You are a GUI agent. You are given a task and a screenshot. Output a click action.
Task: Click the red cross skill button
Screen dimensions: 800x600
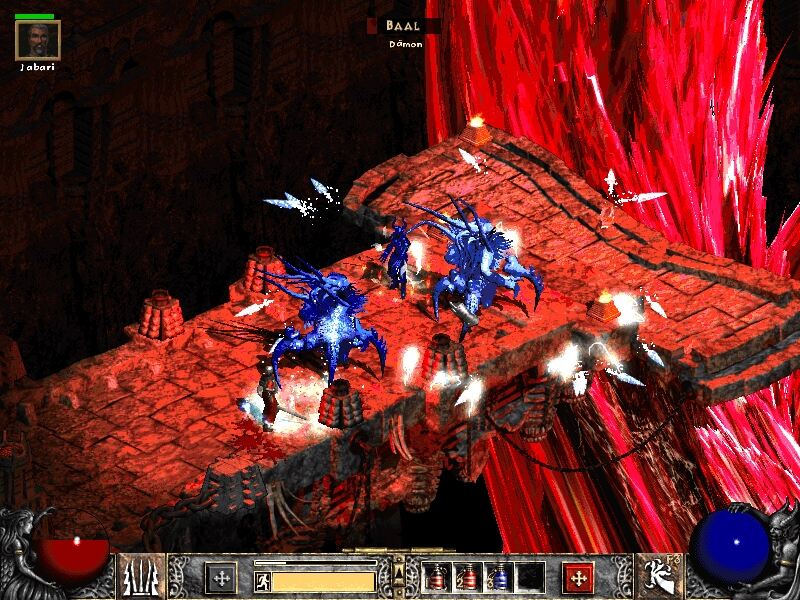(x=578, y=577)
